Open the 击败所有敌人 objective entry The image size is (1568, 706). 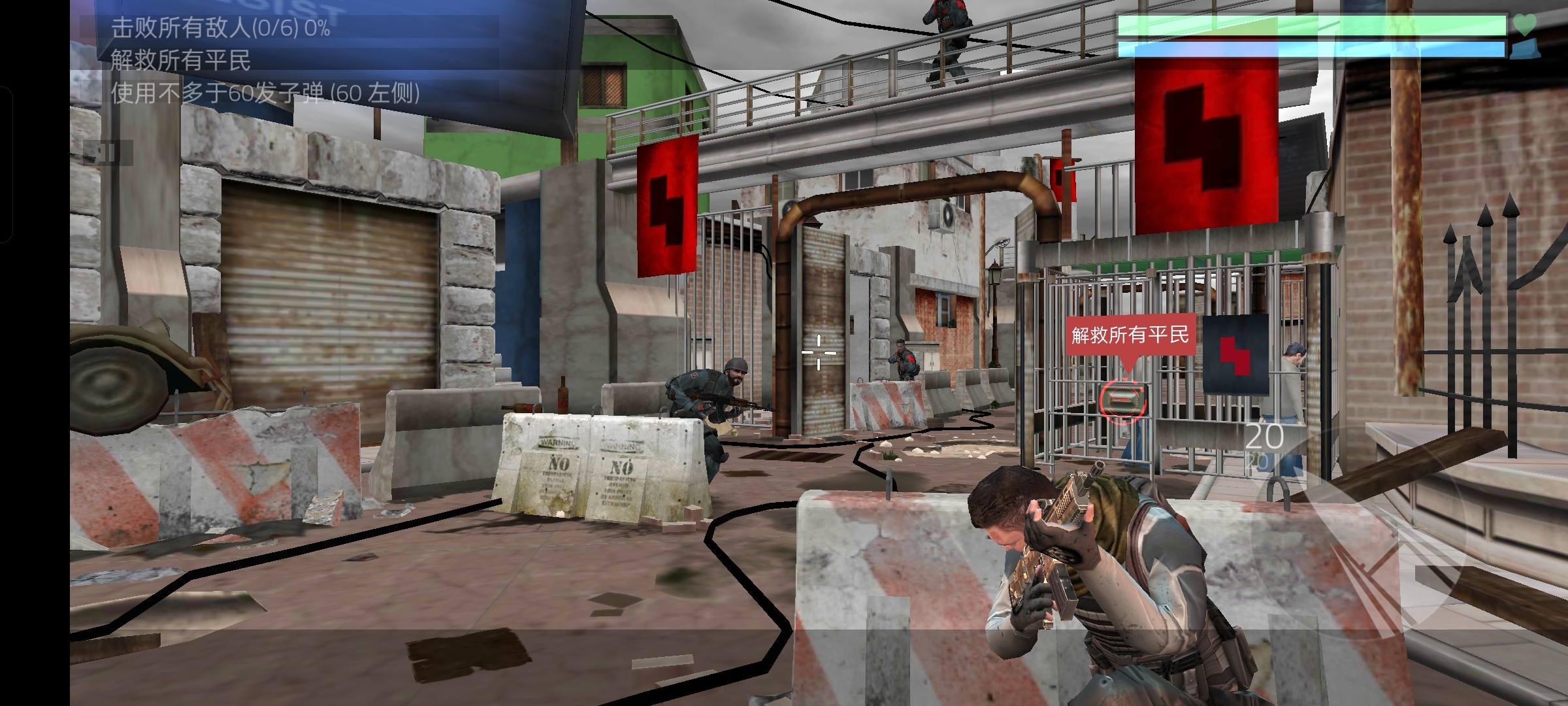(x=221, y=27)
